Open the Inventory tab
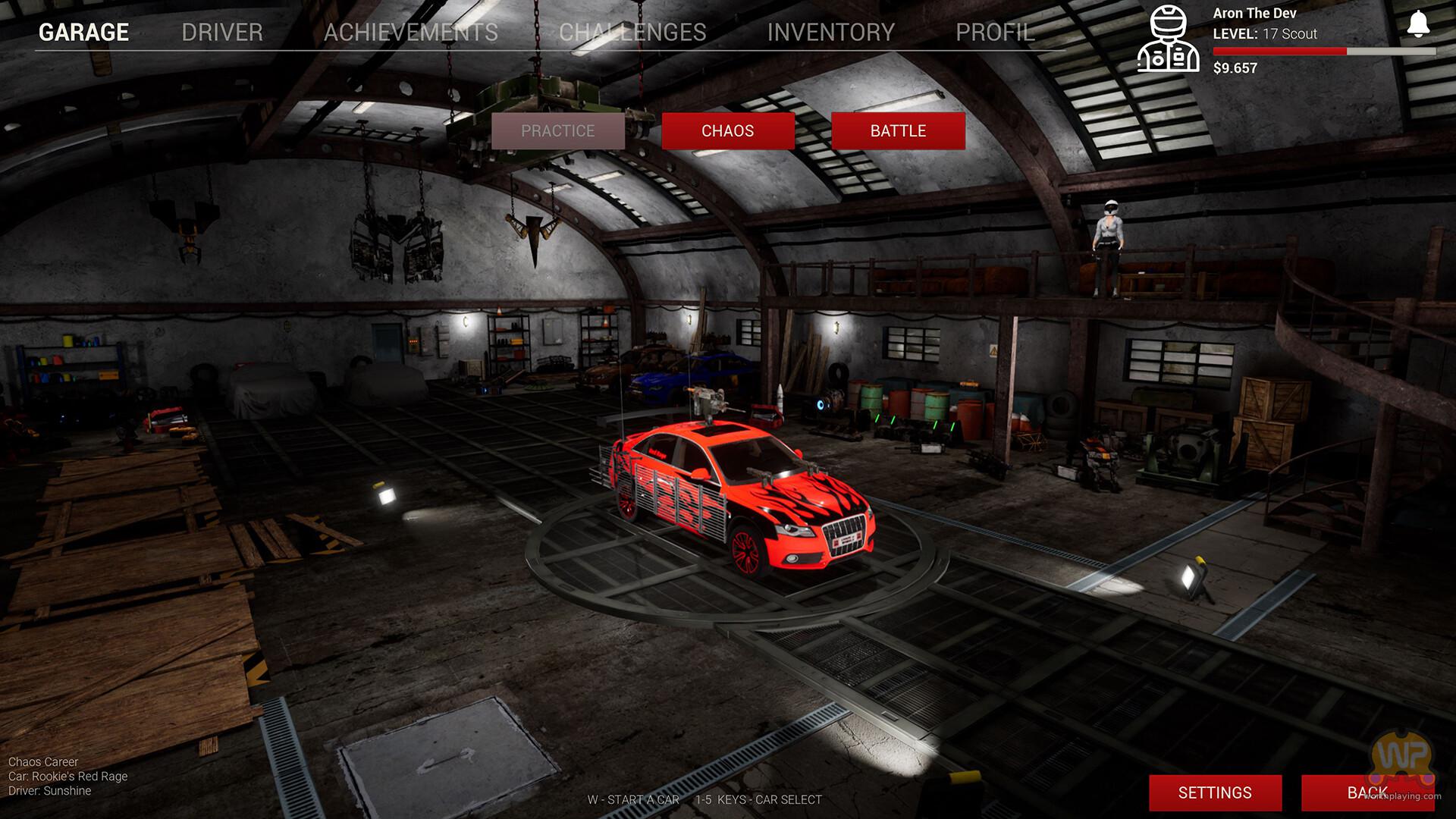Screen dimensions: 1456x819 coord(831,32)
